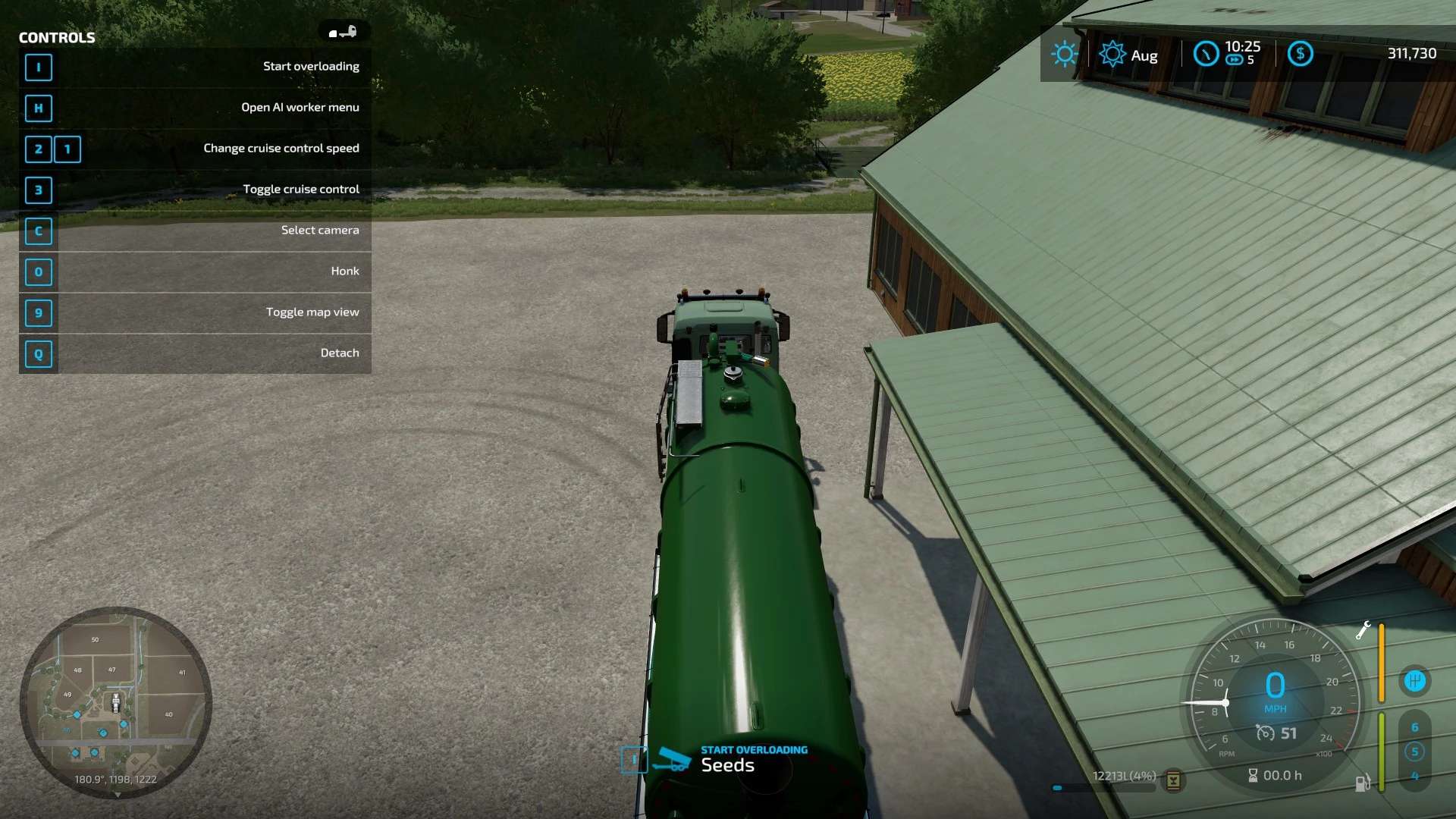Select the cruise control speed icon
This screenshot has height=819, width=1456.
coord(1265,733)
